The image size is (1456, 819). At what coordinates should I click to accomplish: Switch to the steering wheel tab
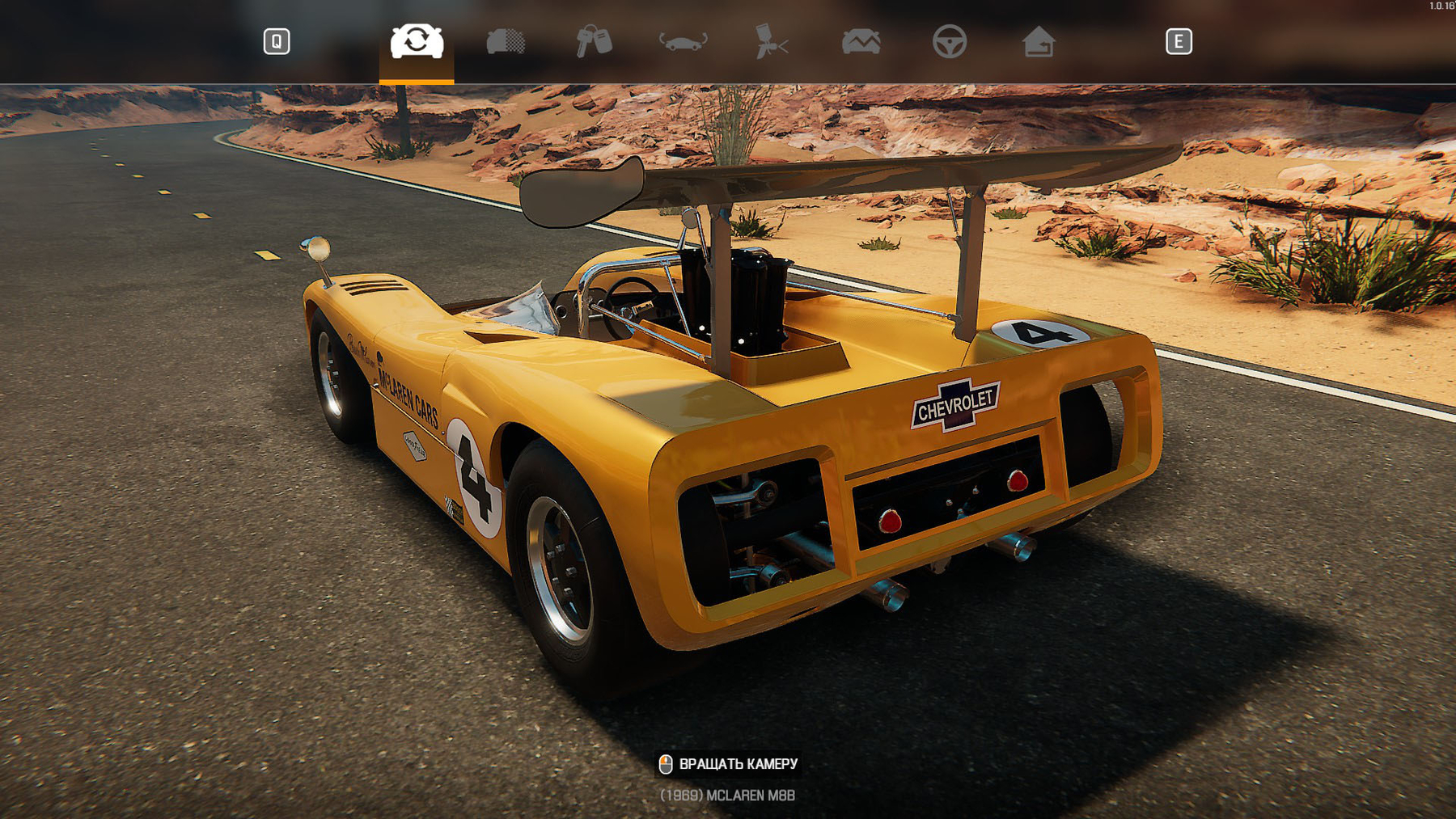(x=949, y=41)
